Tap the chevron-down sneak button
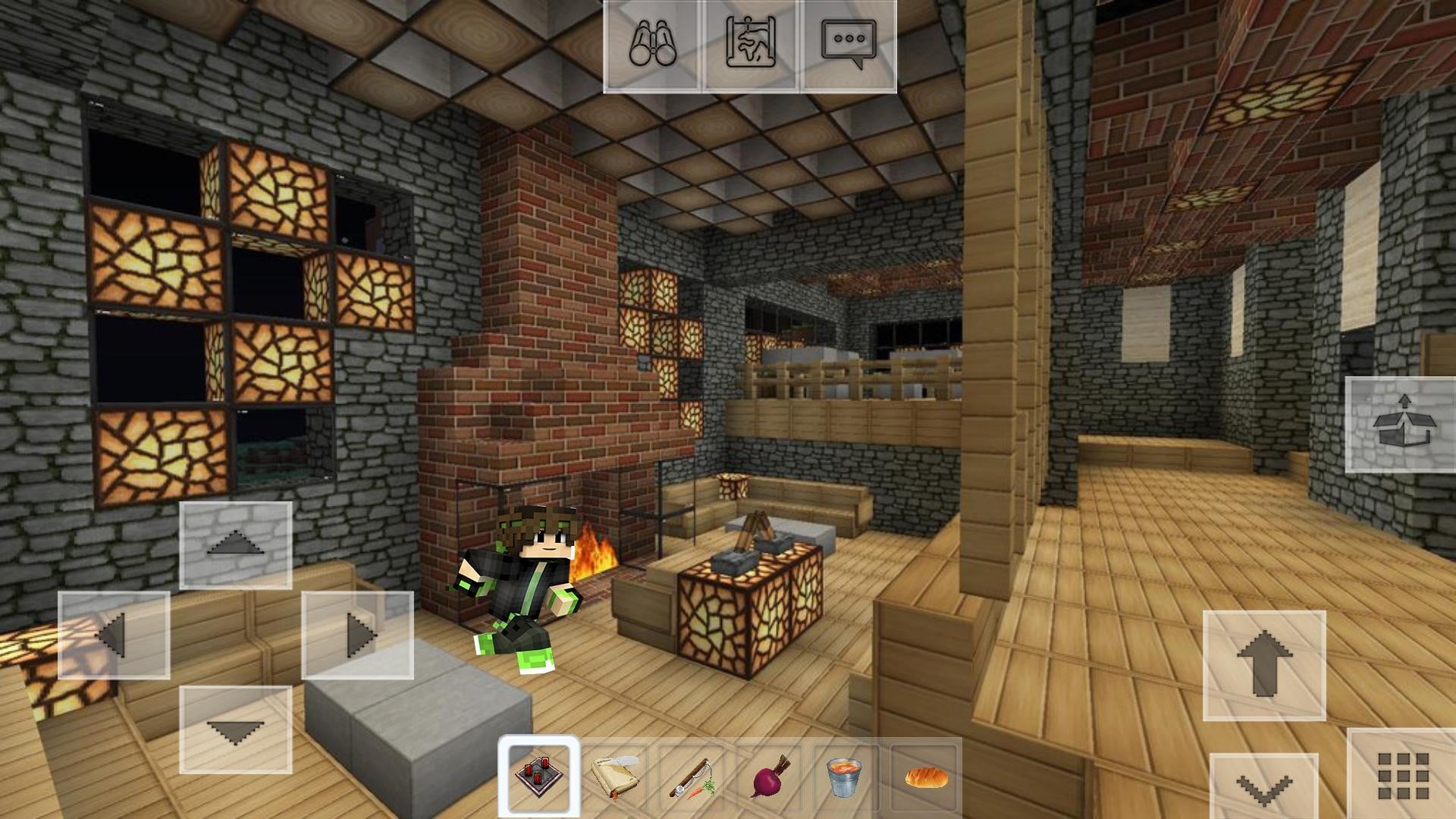Image resolution: width=1456 pixels, height=819 pixels. click(x=1263, y=789)
